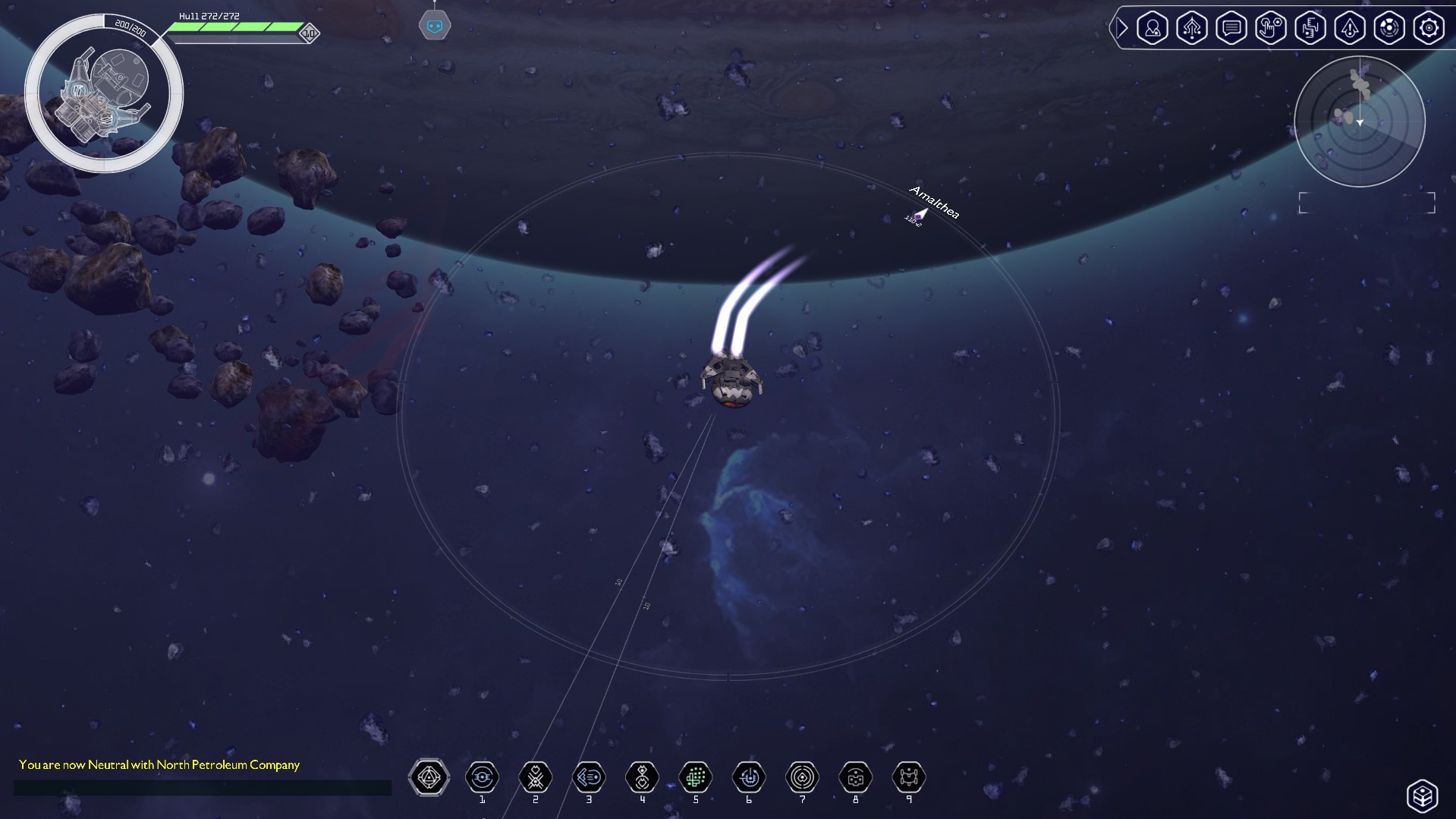The height and width of the screenshot is (819, 1456).
Task: Open the character profile panel
Action: click(x=1153, y=28)
